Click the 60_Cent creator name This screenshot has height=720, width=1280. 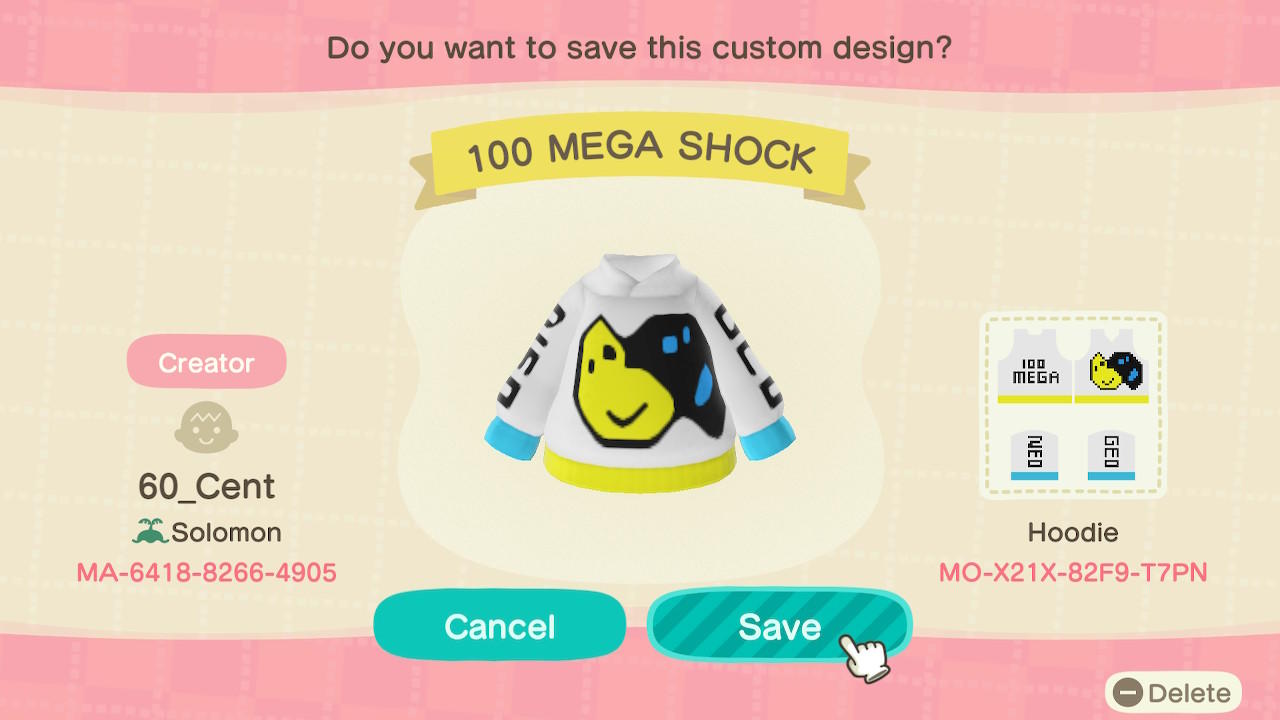(206, 487)
